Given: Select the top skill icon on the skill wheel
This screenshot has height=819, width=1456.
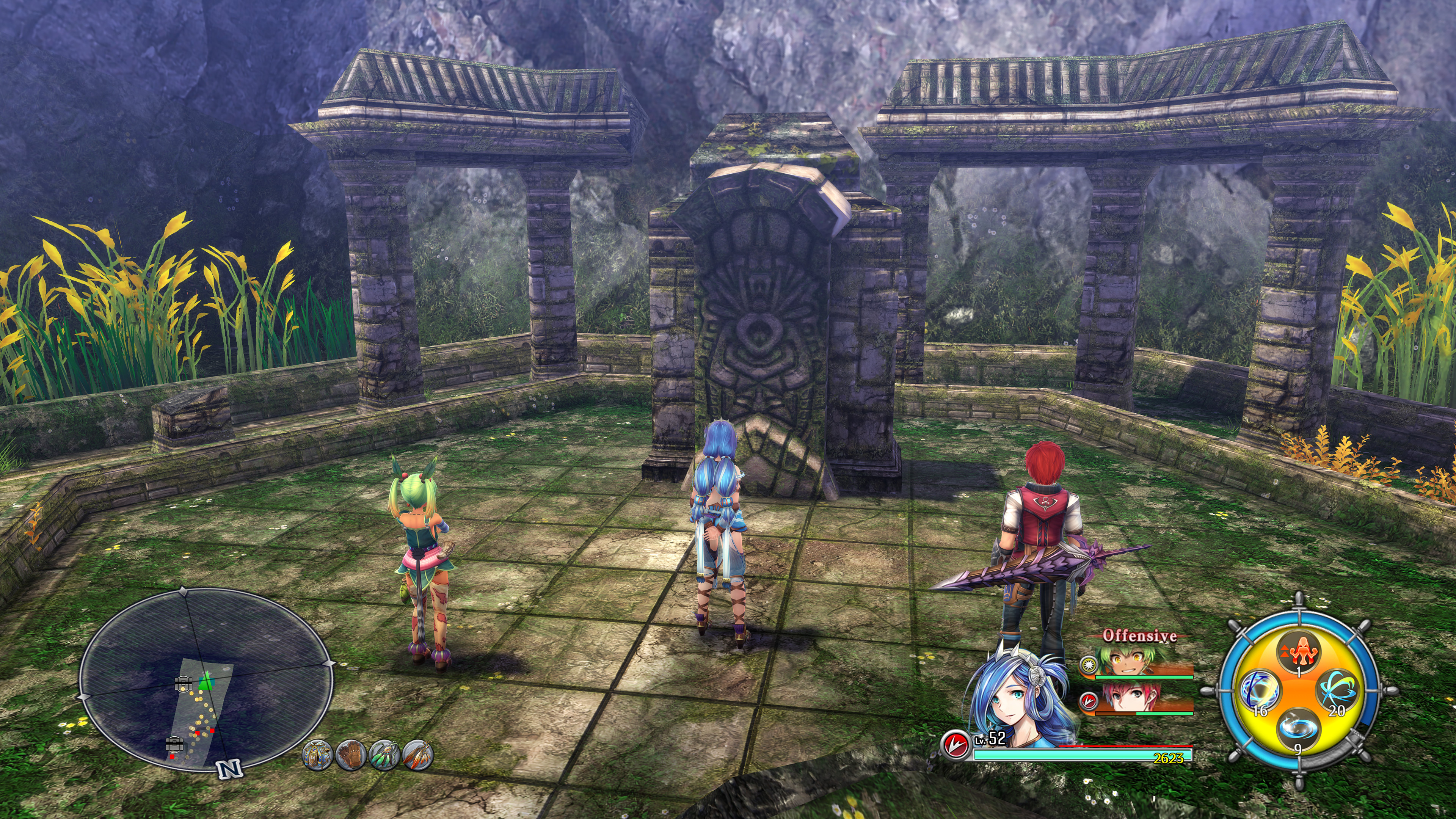Looking at the screenshot, I should (1299, 651).
